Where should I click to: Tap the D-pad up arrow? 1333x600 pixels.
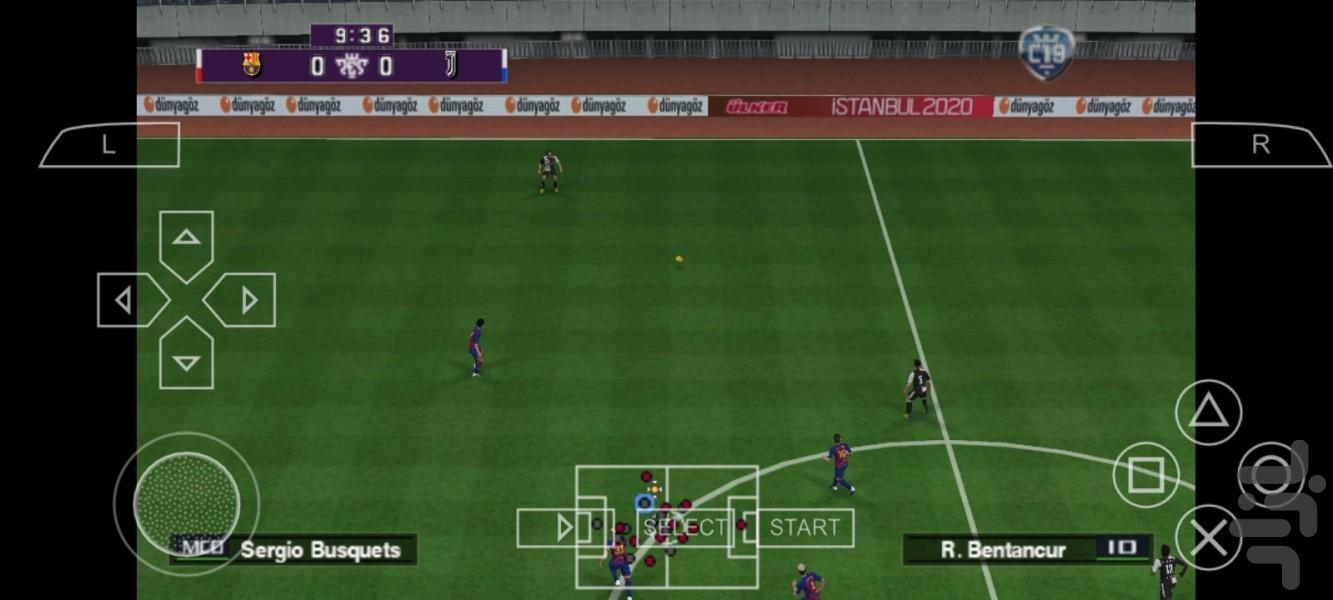click(186, 240)
